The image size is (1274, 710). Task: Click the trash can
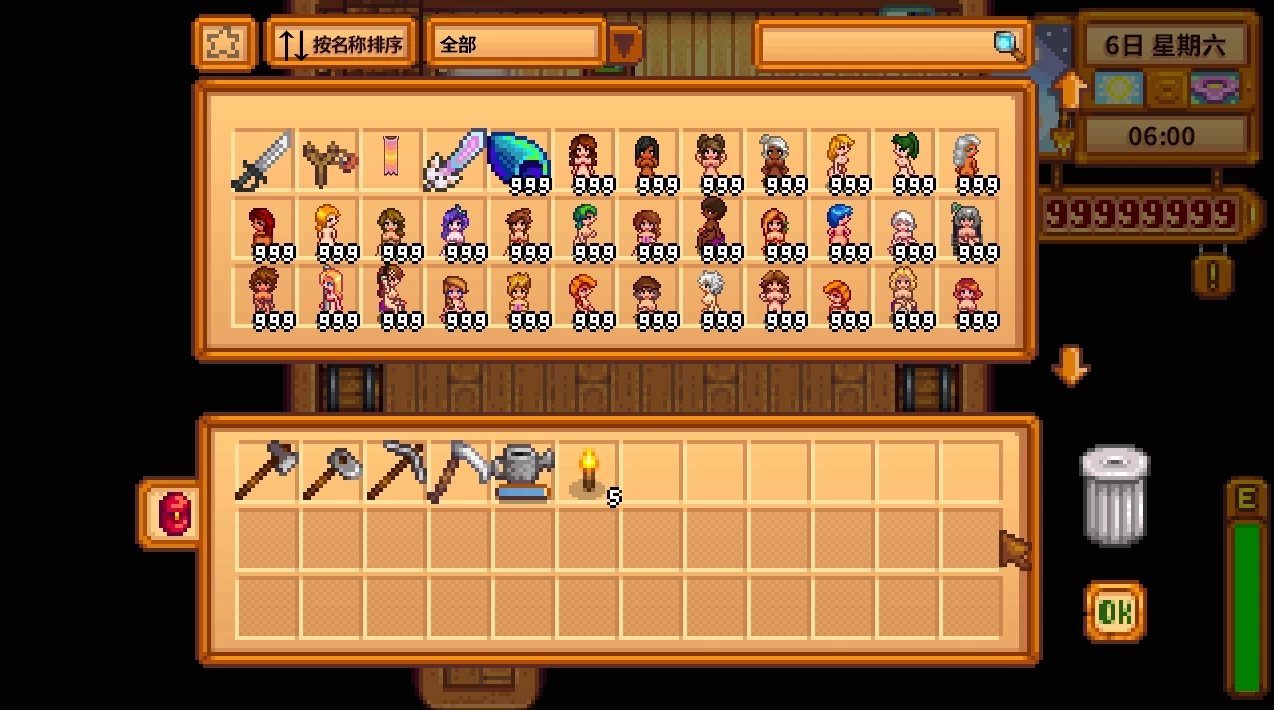pyautogui.click(x=1113, y=495)
